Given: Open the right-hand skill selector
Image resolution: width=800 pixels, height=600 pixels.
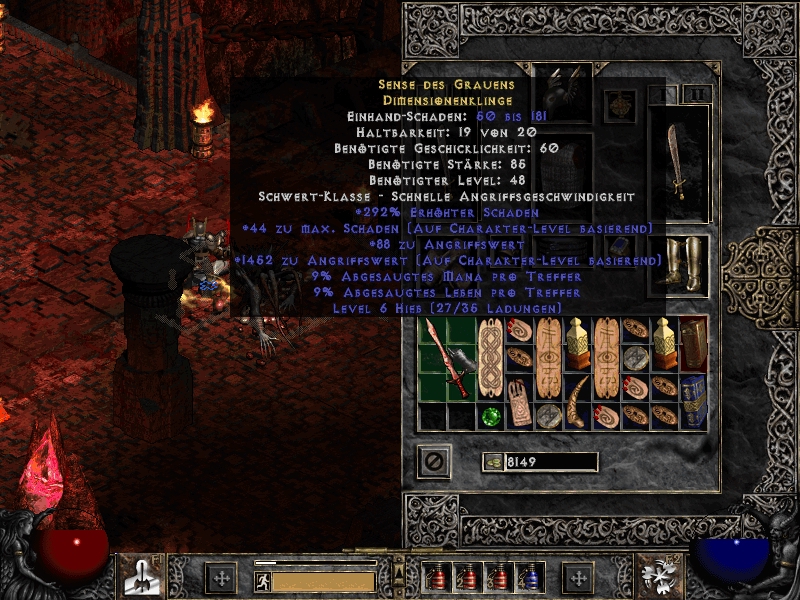Looking at the screenshot, I should point(662,577).
